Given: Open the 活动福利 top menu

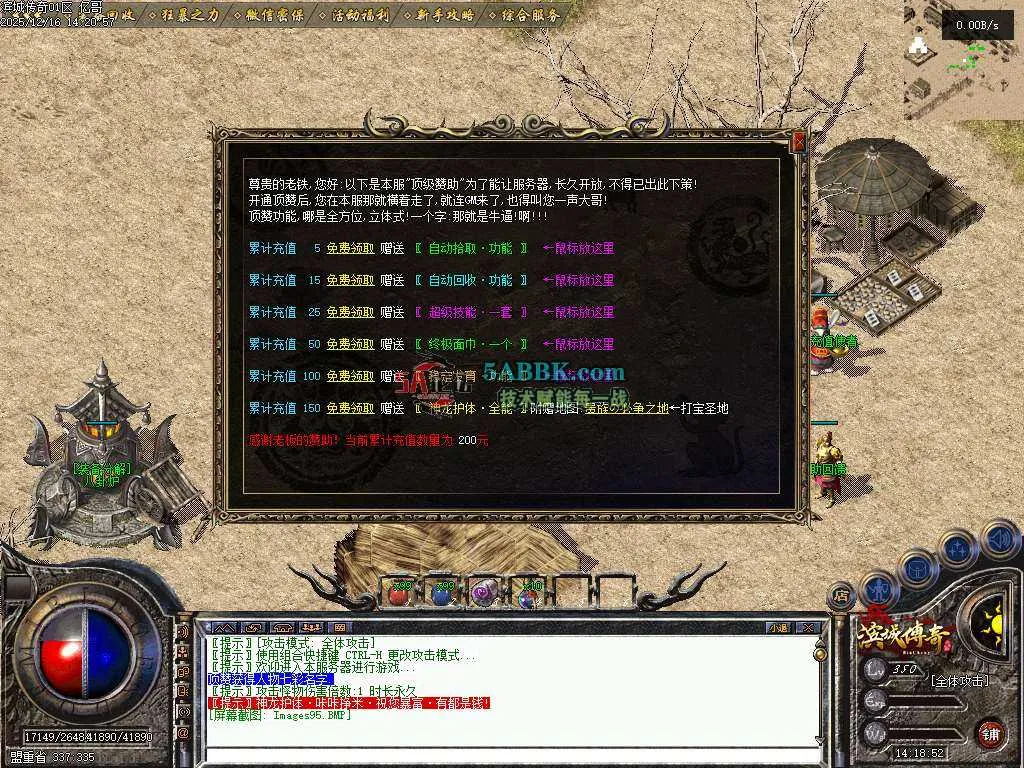Looking at the screenshot, I should (354, 15).
